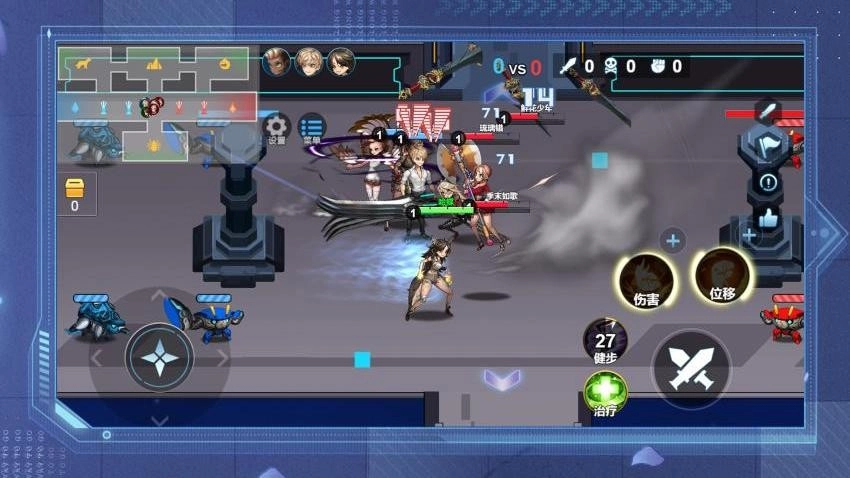Screen dimensions: 850x478
Task: Open the gear settings (设置) button
Action: 277,127
